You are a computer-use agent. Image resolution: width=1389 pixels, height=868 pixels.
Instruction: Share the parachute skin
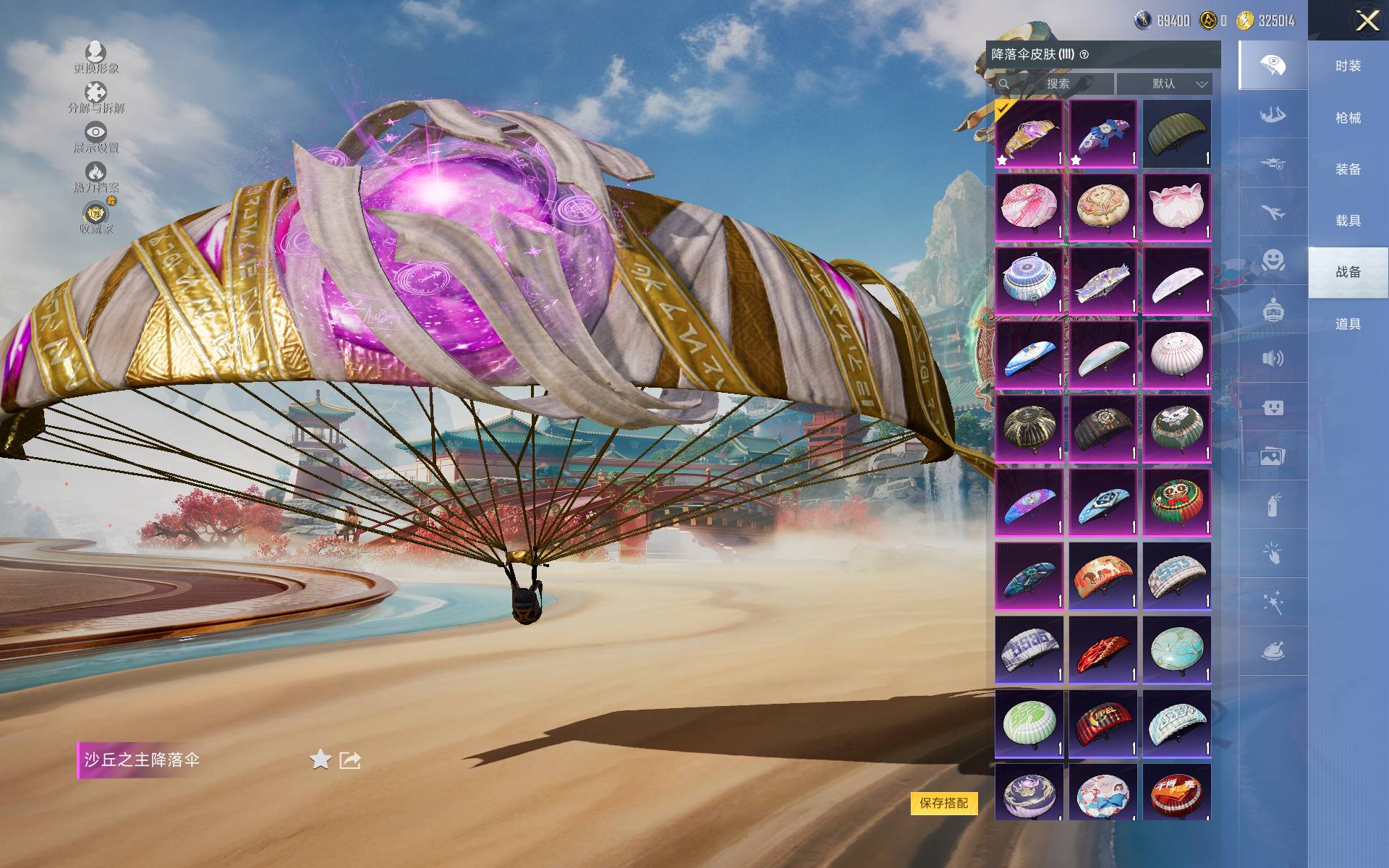[350, 760]
